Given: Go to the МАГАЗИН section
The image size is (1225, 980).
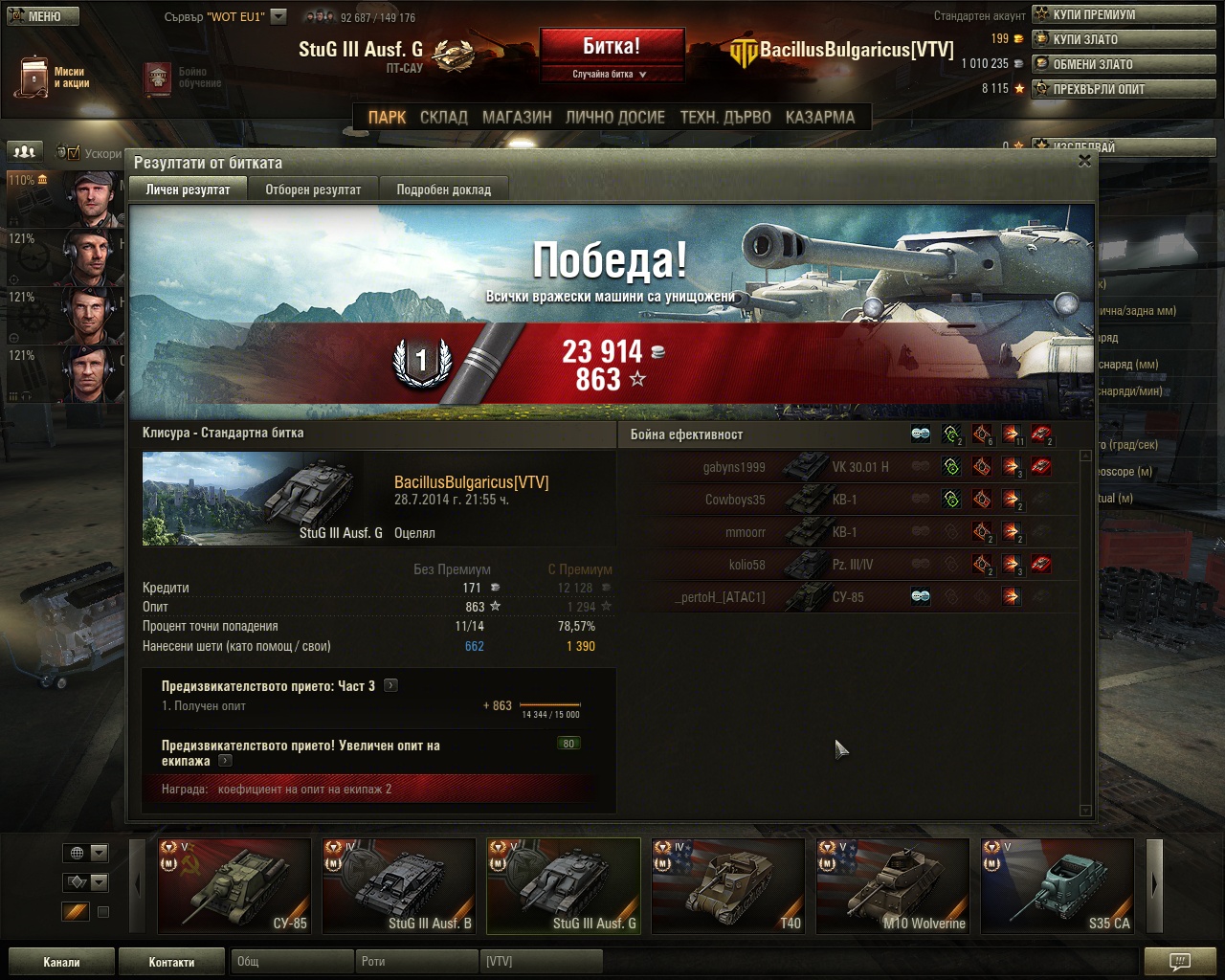Looking at the screenshot, I should click(517, 117).
